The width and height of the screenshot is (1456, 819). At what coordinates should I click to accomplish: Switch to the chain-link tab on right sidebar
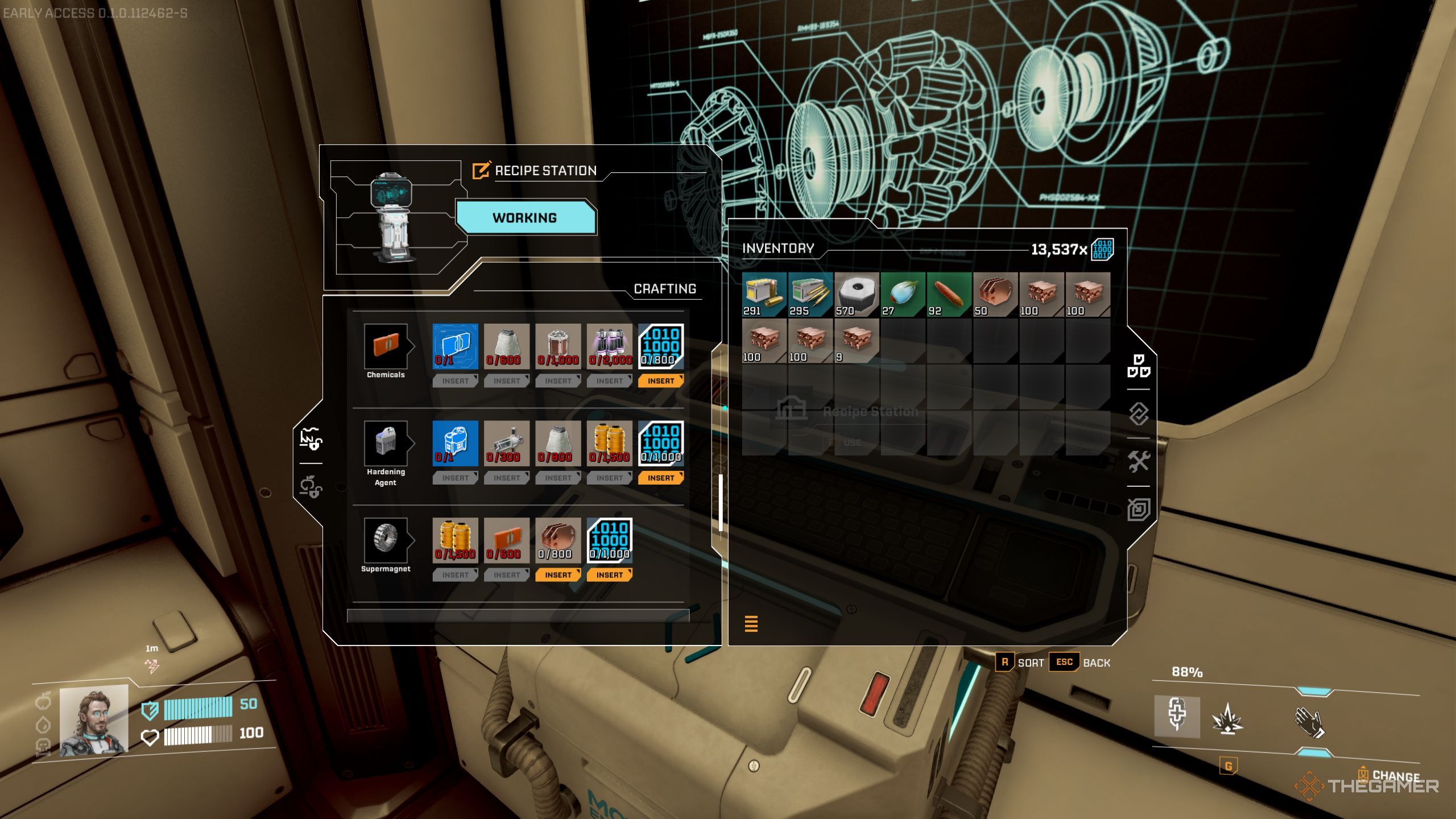click(1139, 413)
